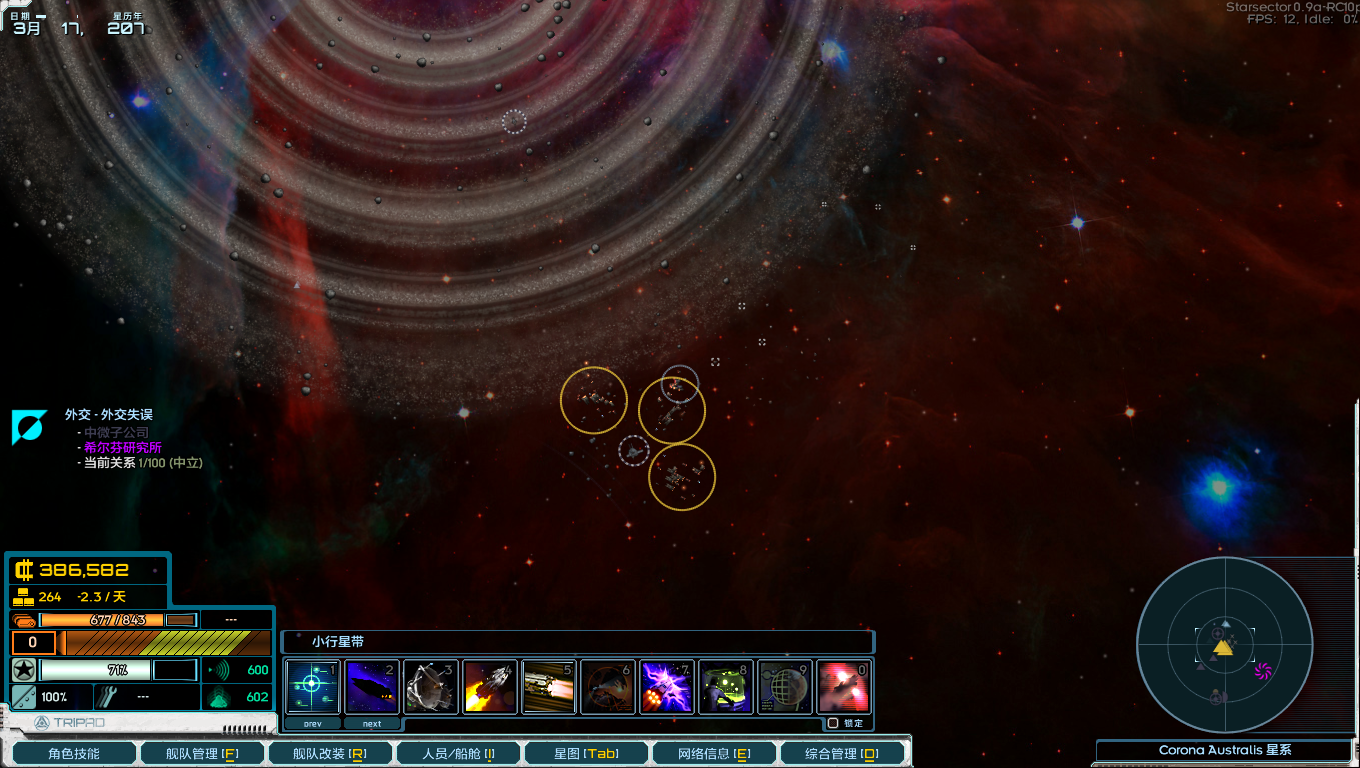The width and height of the screenshot is (1360, 768).
Task: Click the credits coin icon beside 386,582
Action: pyautogui.click(x=24, y=569)
